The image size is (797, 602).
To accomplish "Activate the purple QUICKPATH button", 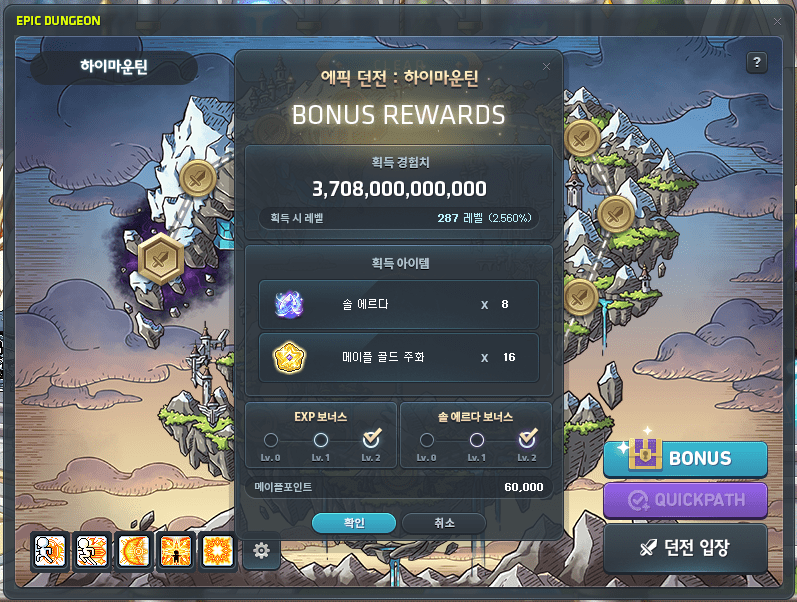I will [685, 499].
